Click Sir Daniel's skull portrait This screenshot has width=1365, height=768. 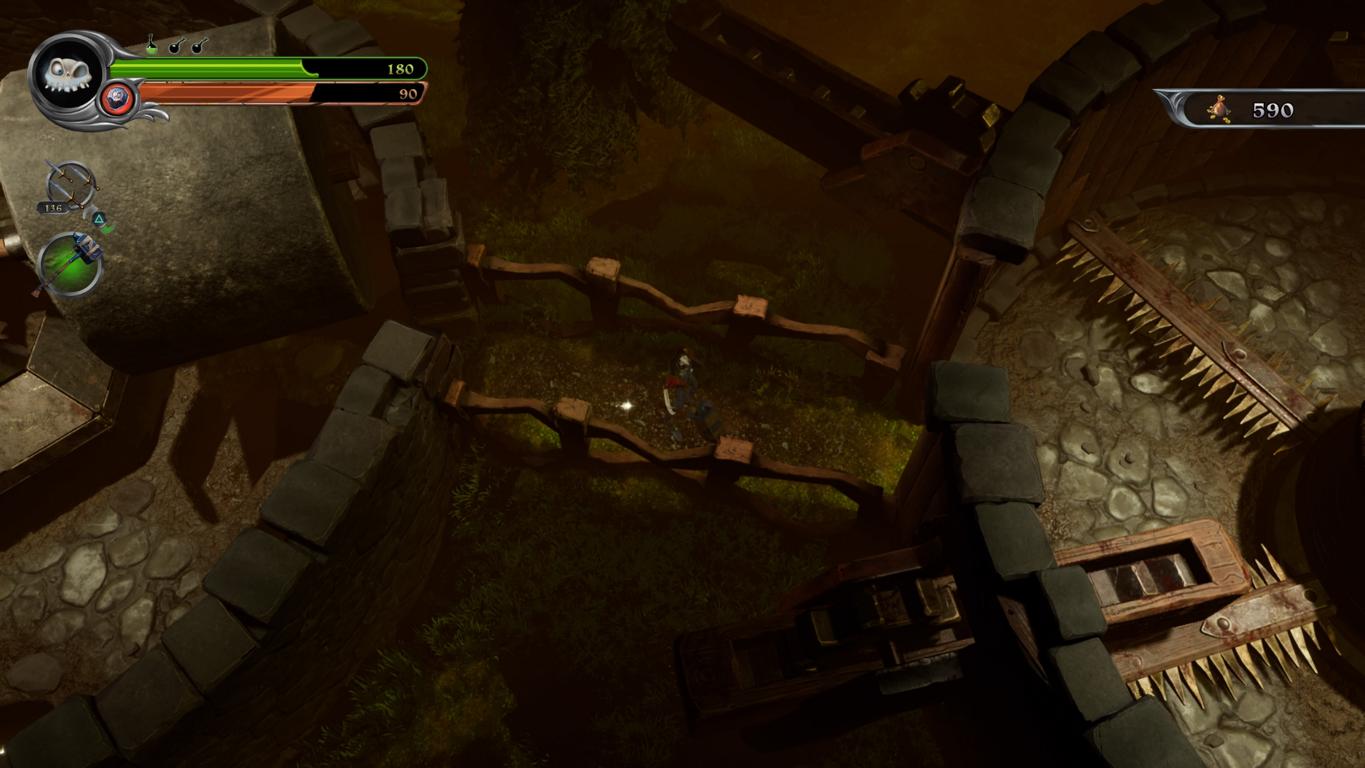tap(67, 77)
